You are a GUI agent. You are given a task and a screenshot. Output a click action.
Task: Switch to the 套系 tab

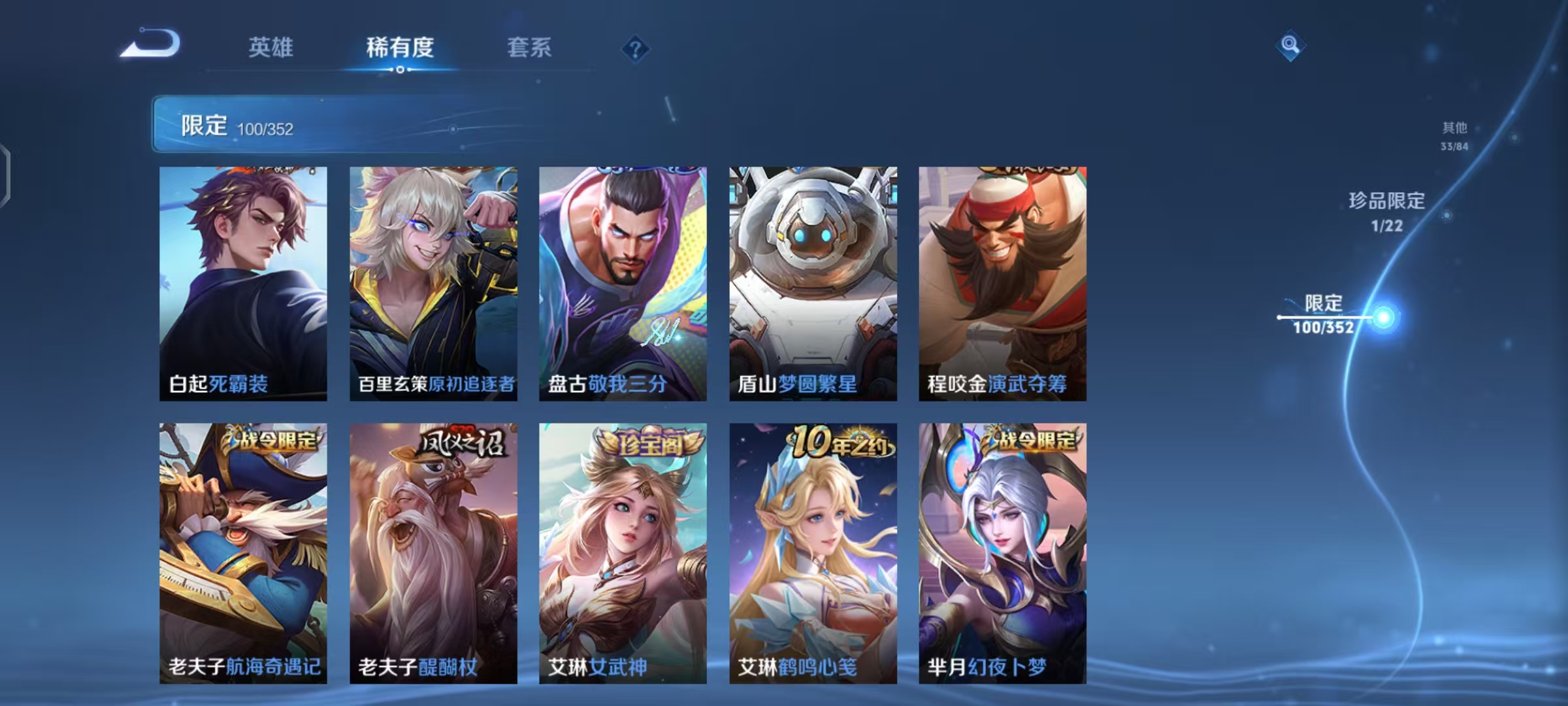(528, 48)
